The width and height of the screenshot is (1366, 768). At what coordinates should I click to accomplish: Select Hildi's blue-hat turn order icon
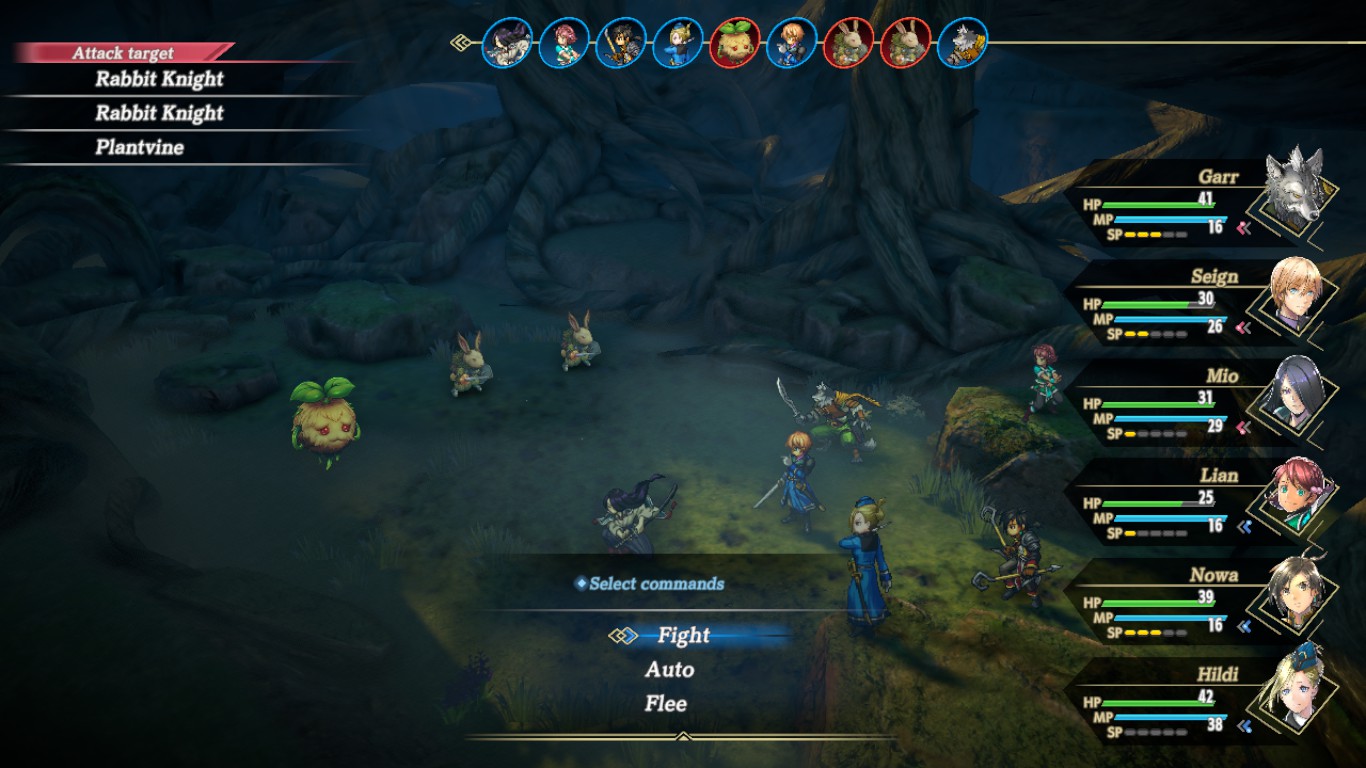678,43
